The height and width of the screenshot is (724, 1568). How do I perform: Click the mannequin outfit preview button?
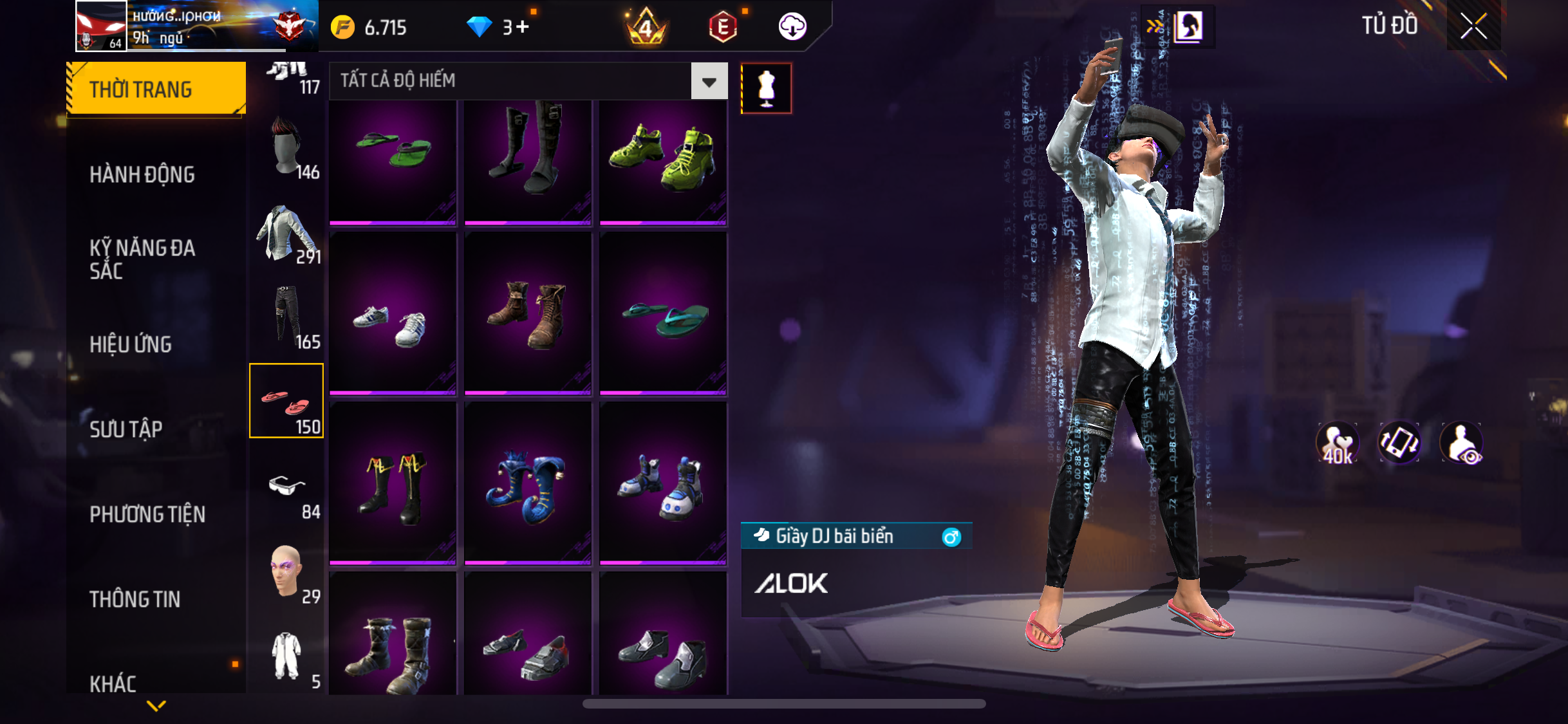(766, 88)
